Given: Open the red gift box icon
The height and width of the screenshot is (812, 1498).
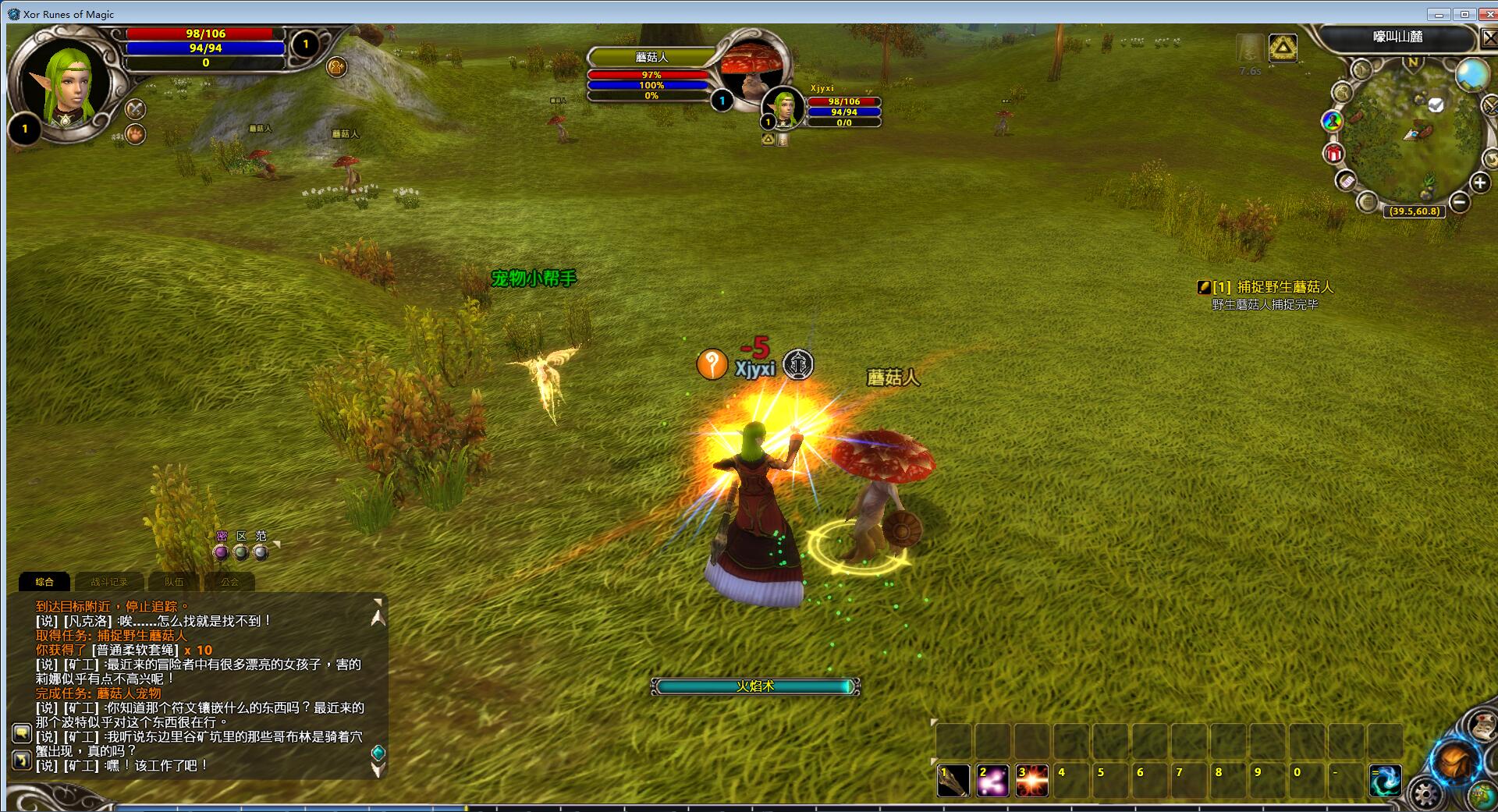Looking at the screenshot, I should click(1333, 153).
